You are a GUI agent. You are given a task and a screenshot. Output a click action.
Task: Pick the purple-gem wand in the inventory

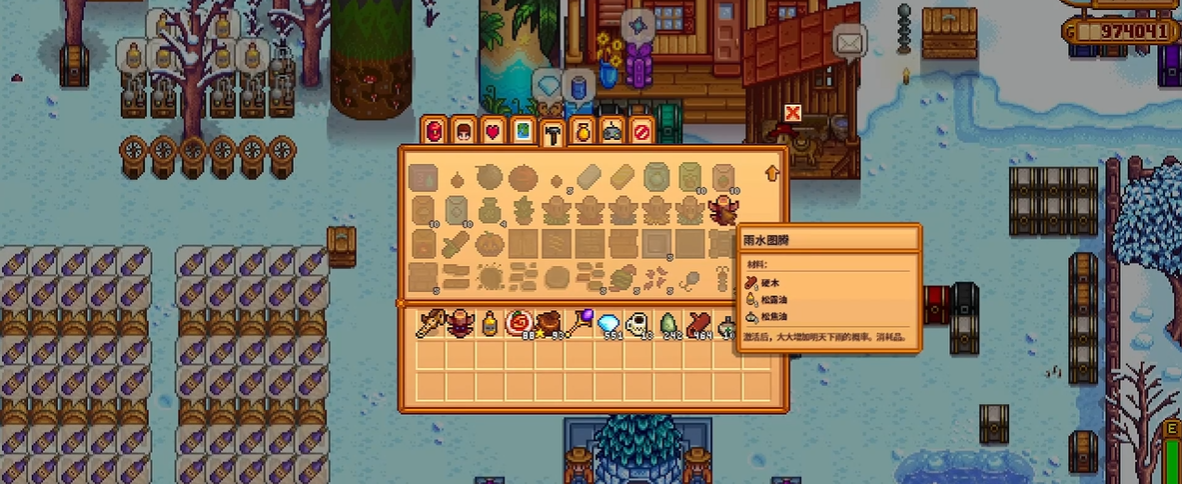pos(579,324)
